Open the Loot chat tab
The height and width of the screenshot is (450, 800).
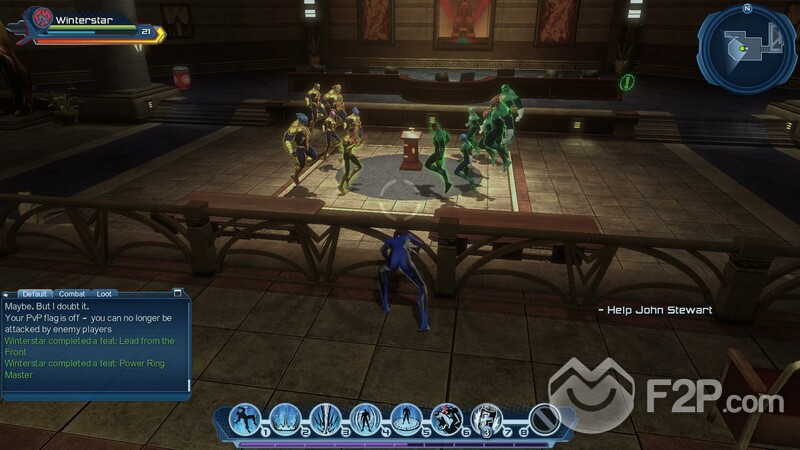(104, 293)
